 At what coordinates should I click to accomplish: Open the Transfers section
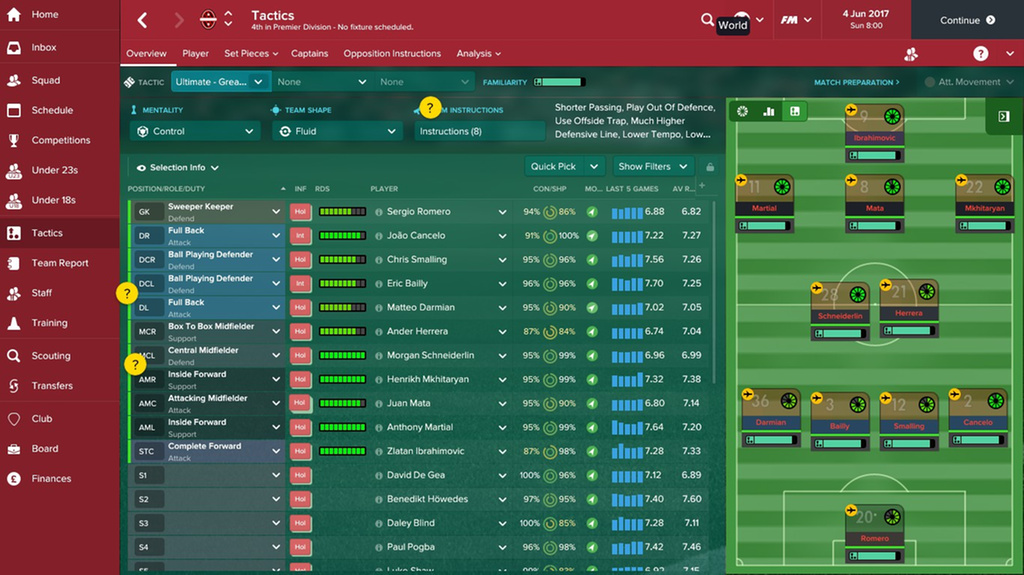pyautogui.click(x=52, y=385)
